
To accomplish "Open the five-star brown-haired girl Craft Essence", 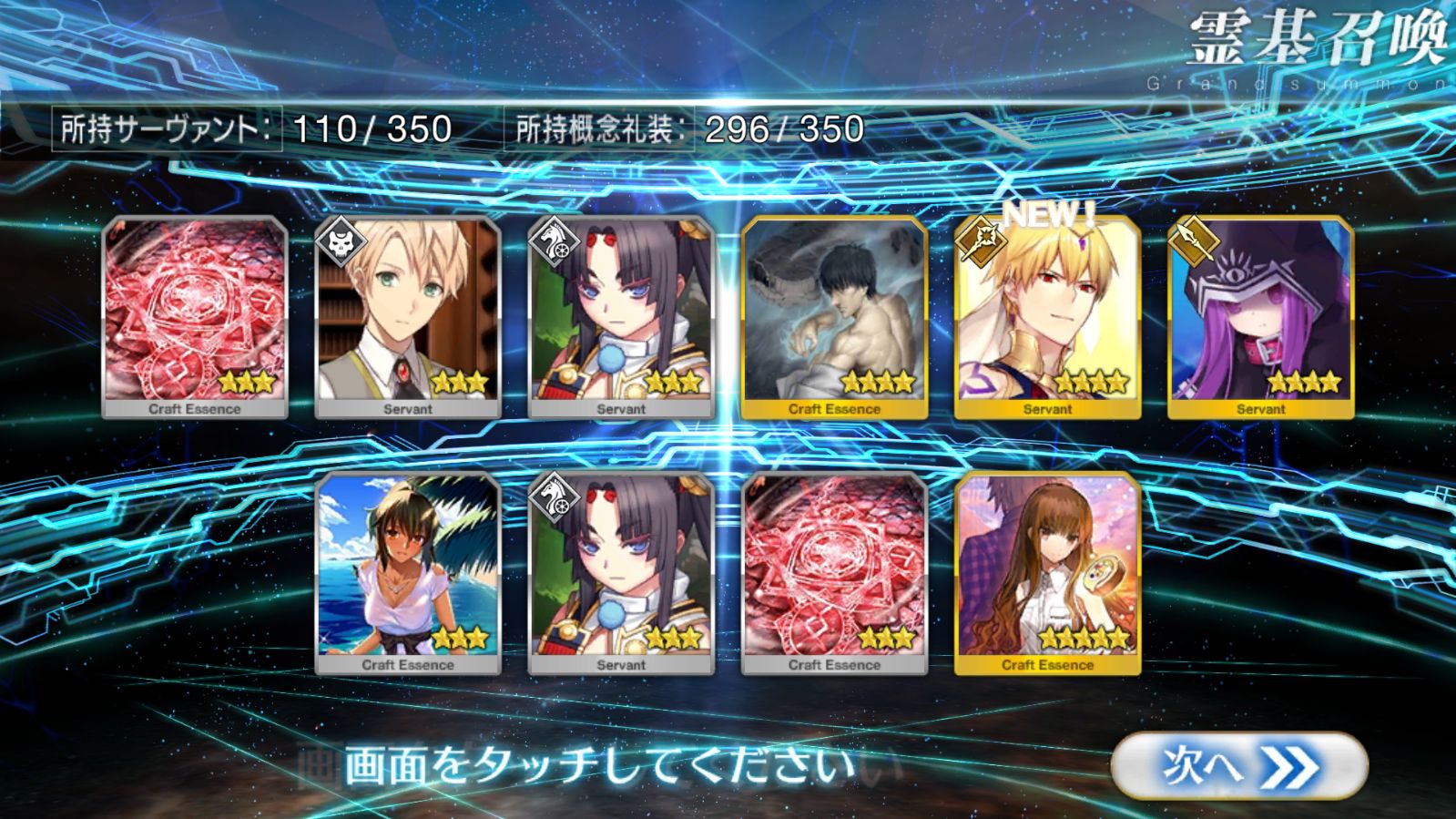I will 1047,574.
